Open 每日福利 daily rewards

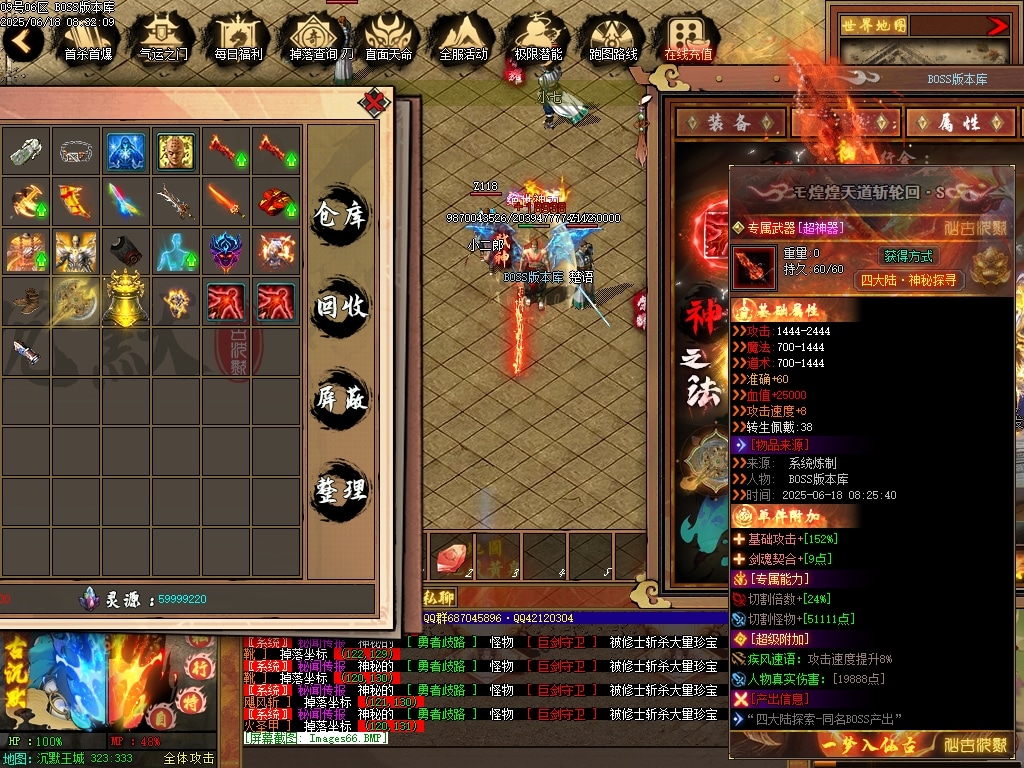(x=238, y=40)
